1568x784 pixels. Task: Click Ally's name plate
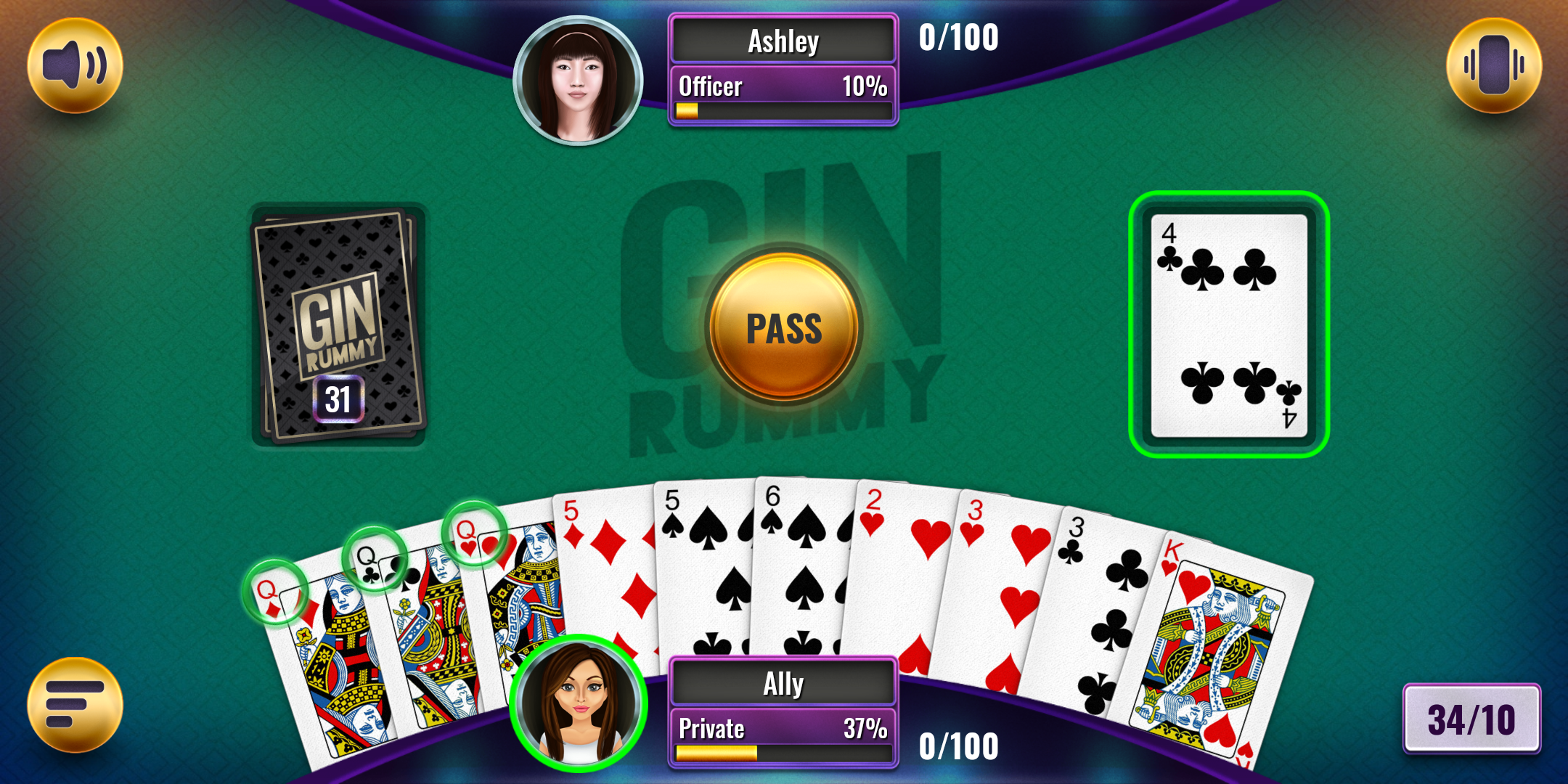point(782,682)
